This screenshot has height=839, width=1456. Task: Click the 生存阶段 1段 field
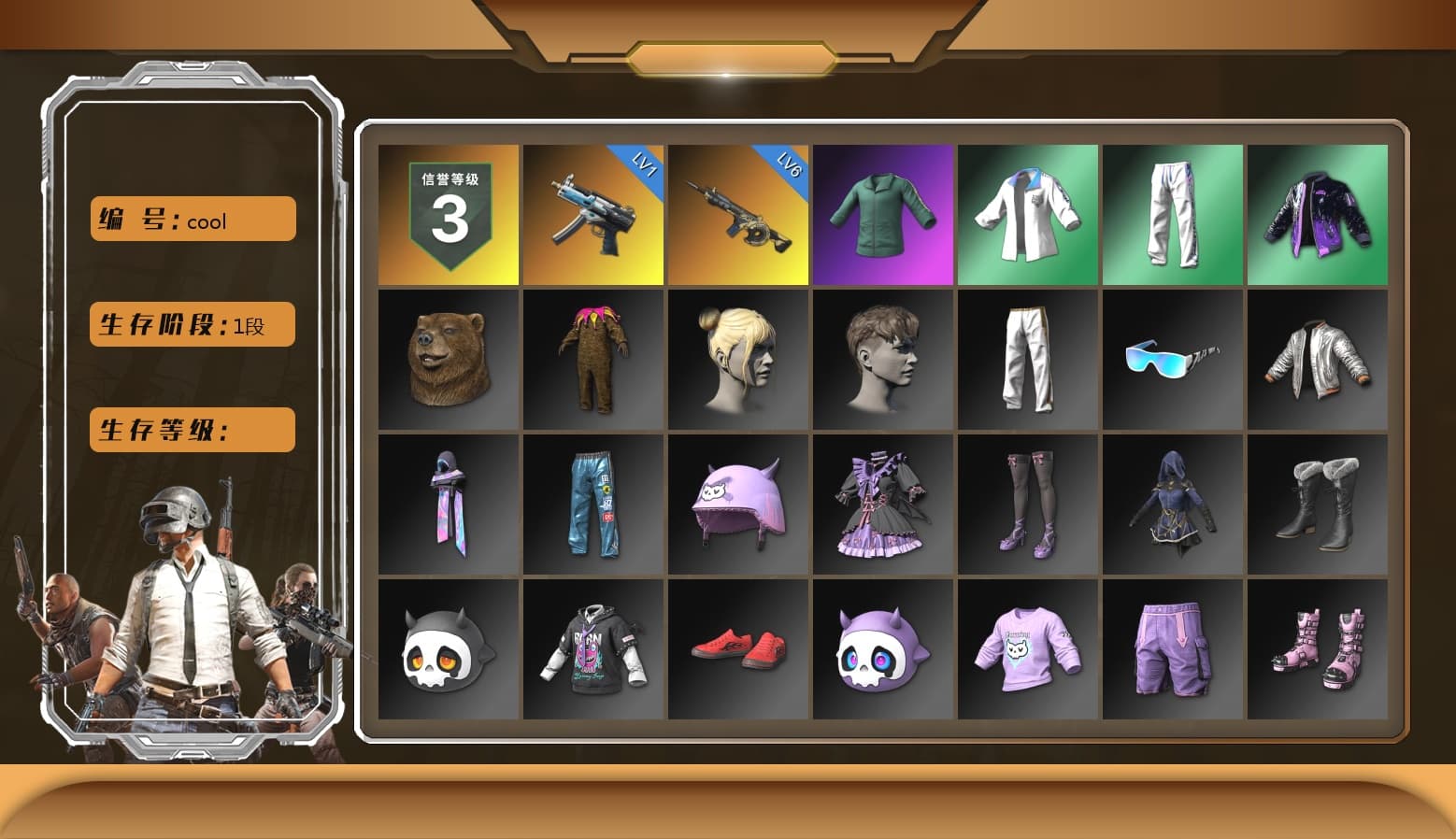[191, 324]
